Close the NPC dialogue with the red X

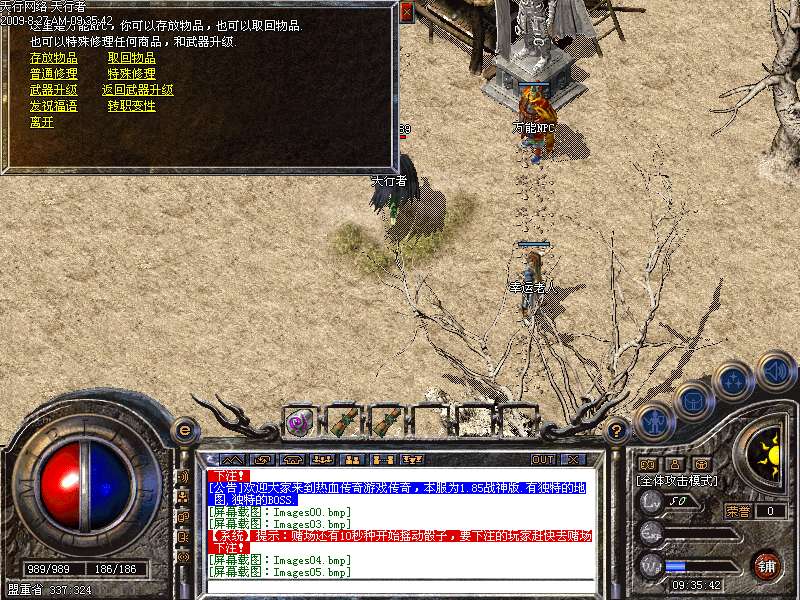click(x=406, y=12)
